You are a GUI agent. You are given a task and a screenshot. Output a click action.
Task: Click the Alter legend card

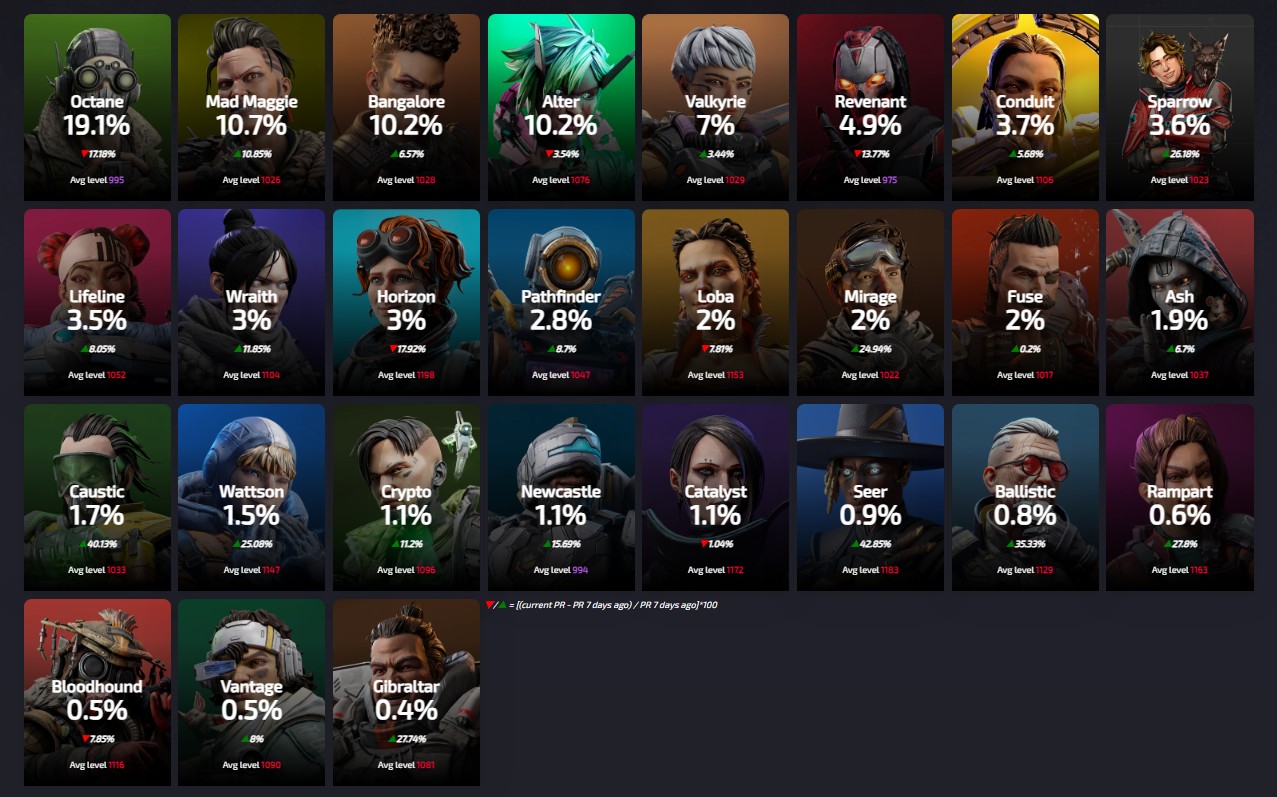(561, 107)
